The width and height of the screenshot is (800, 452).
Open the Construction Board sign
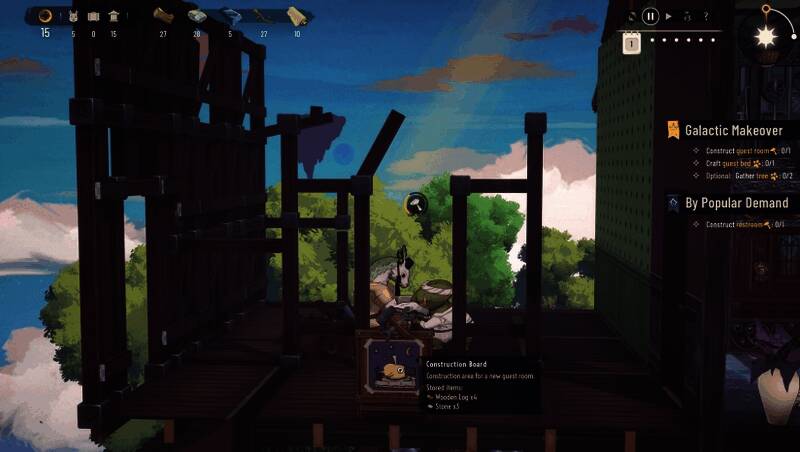(390, 370)
